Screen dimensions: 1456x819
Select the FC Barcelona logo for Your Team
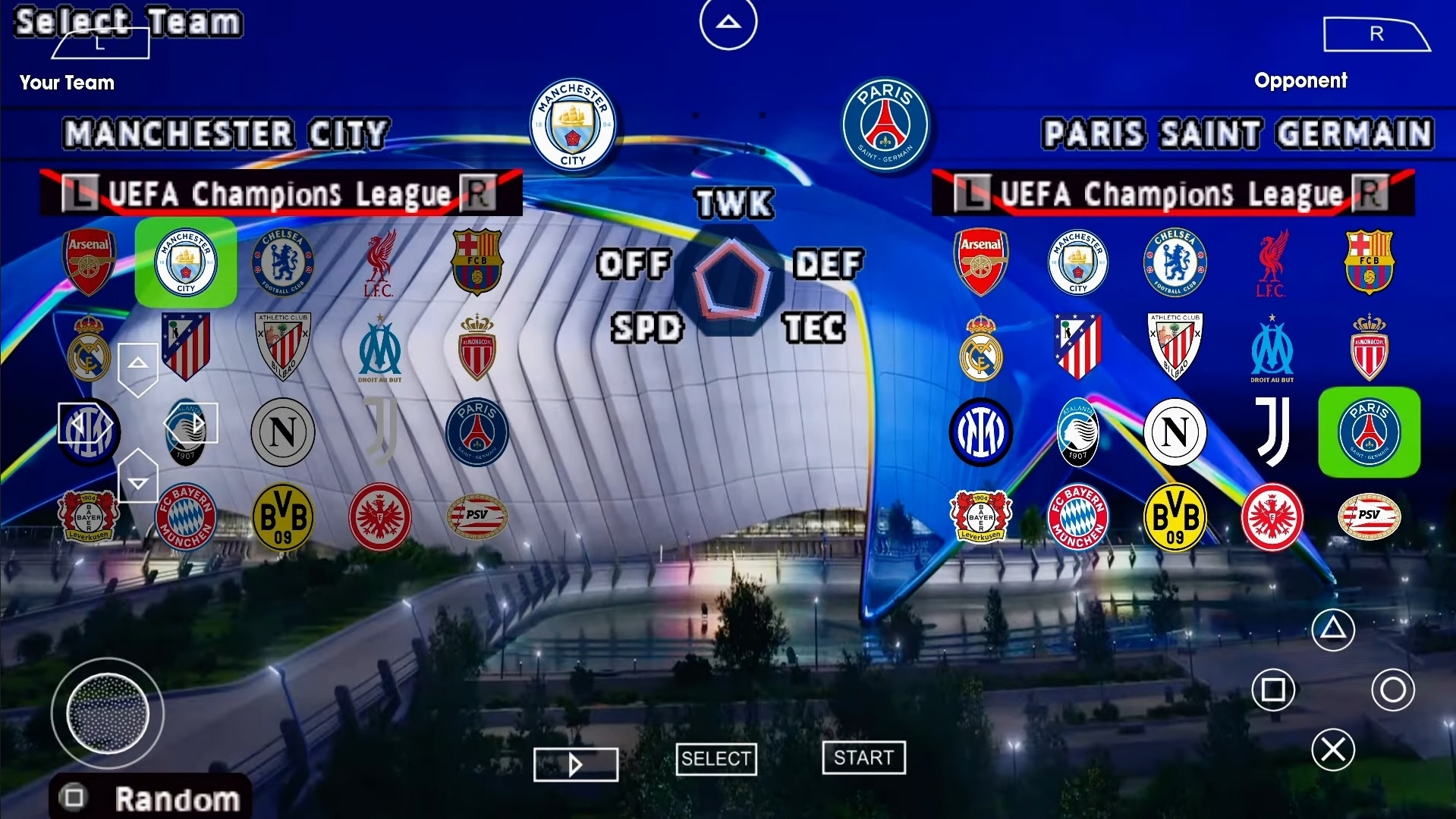pos(478,262)
